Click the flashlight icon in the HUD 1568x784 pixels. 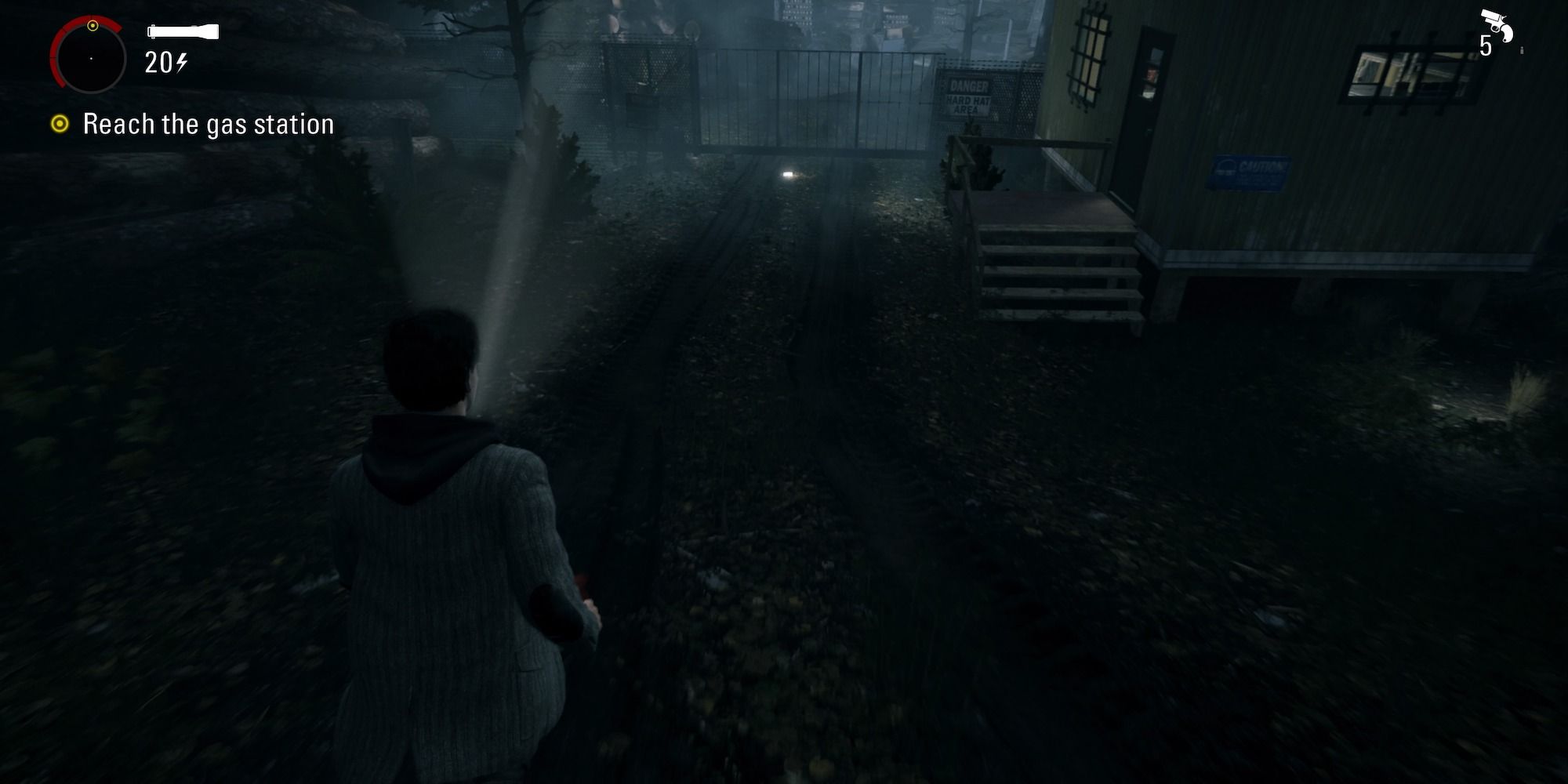pos(182,31)
